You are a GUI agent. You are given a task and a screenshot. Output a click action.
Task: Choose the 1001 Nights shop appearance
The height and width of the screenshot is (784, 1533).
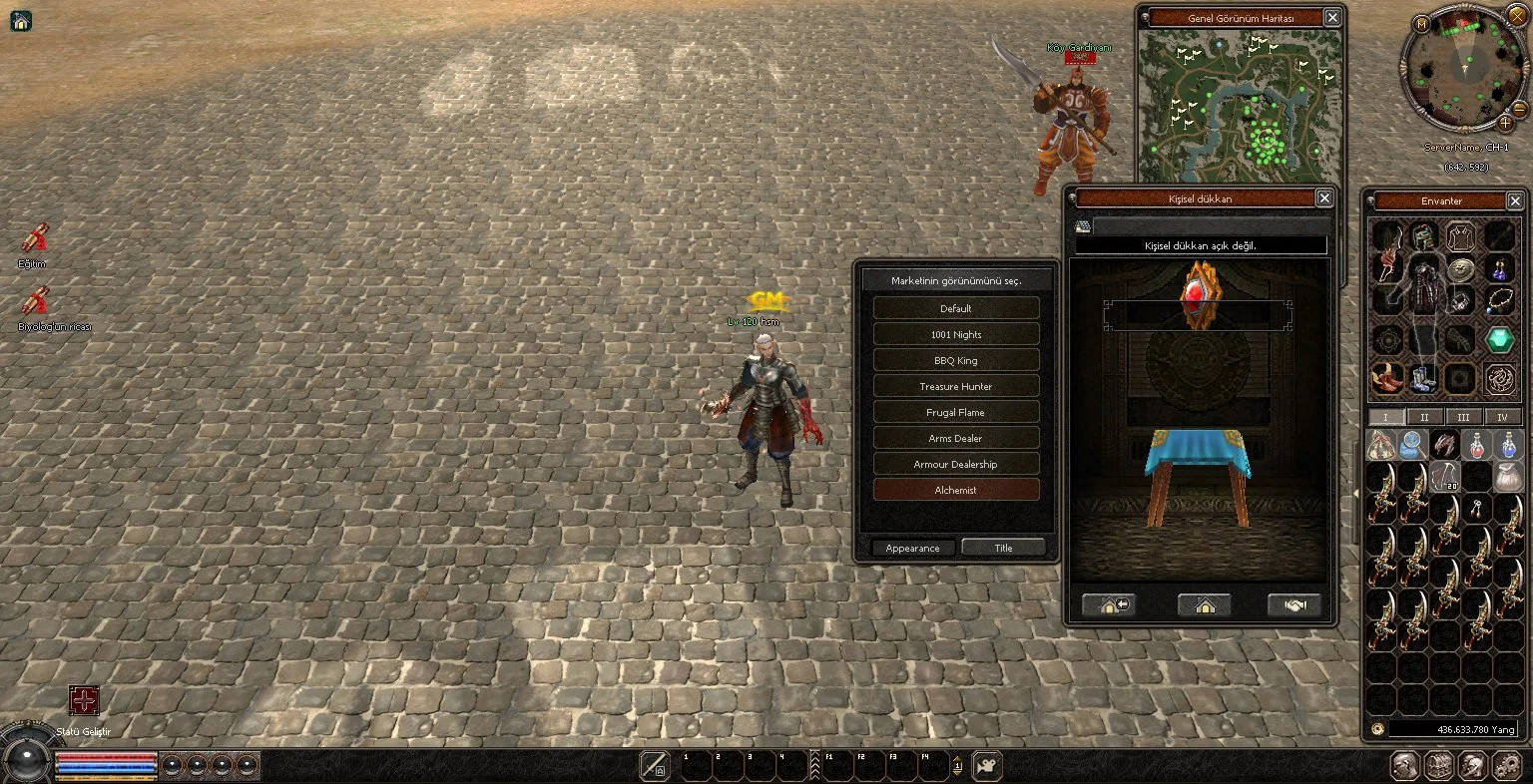click(955, 334)
